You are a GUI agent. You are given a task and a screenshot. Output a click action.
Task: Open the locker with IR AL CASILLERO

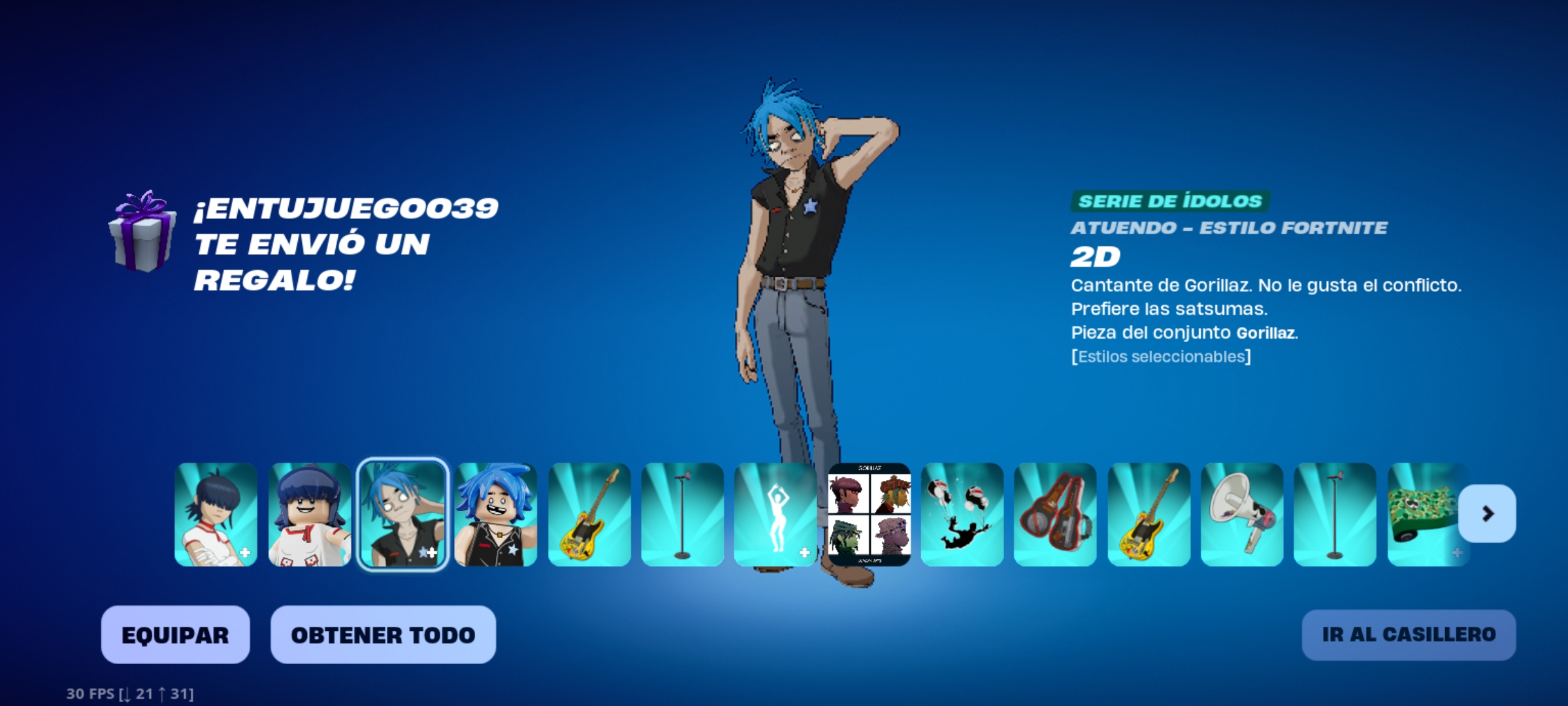pyautogui.click(x=1409, y=635)
